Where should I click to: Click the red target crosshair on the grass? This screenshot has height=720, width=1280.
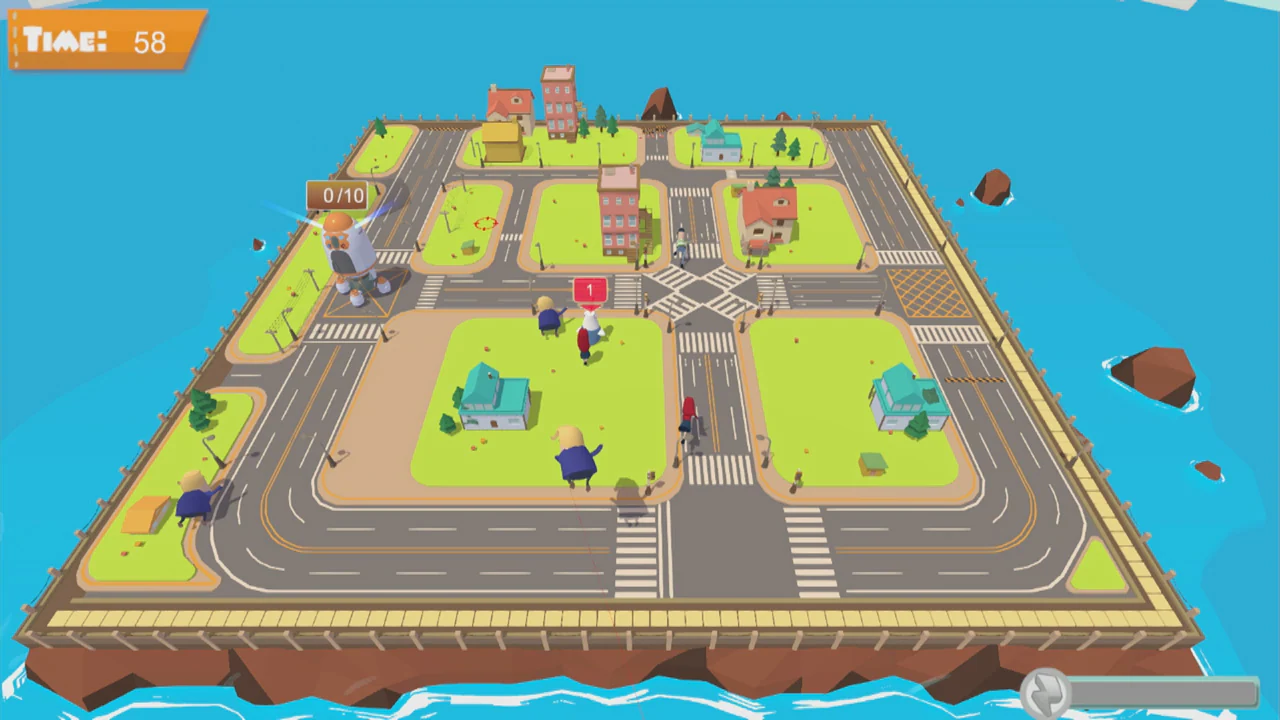(485, 224)
